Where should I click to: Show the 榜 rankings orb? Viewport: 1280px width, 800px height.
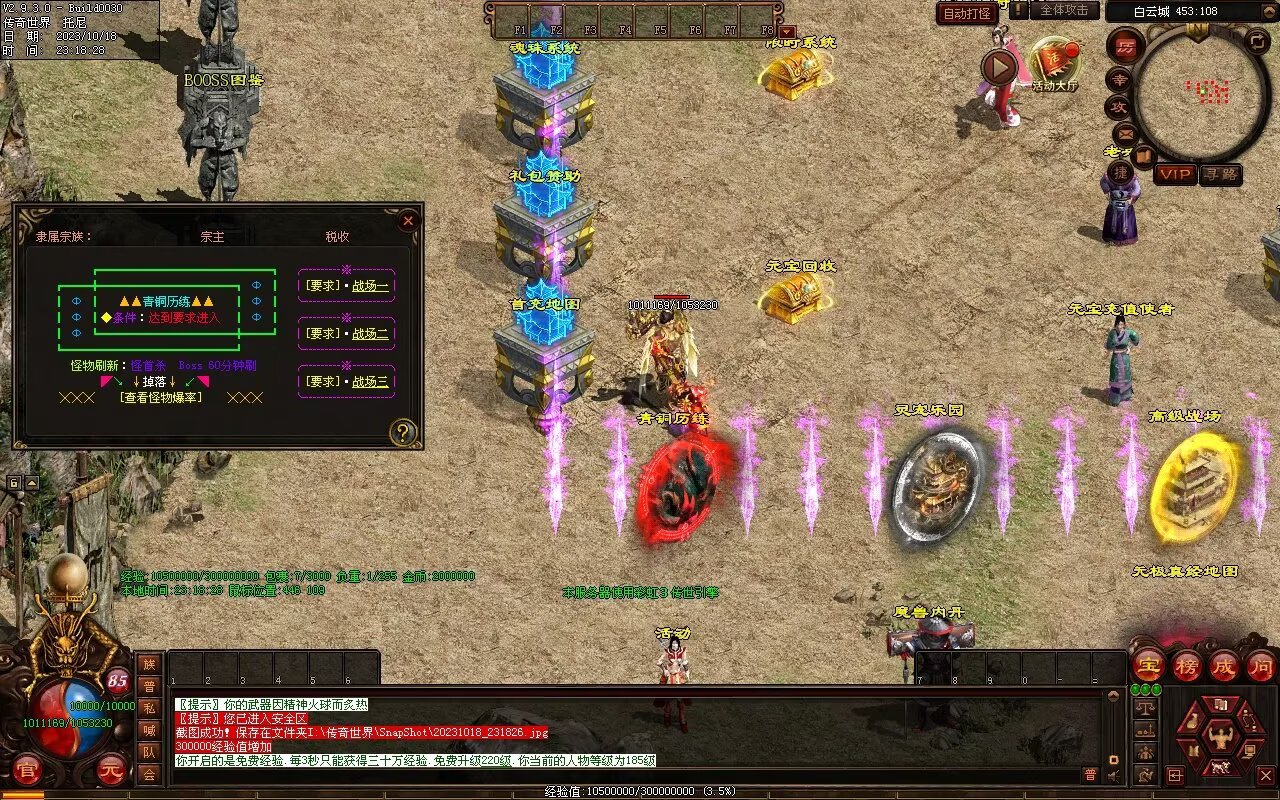[1187, 665]
